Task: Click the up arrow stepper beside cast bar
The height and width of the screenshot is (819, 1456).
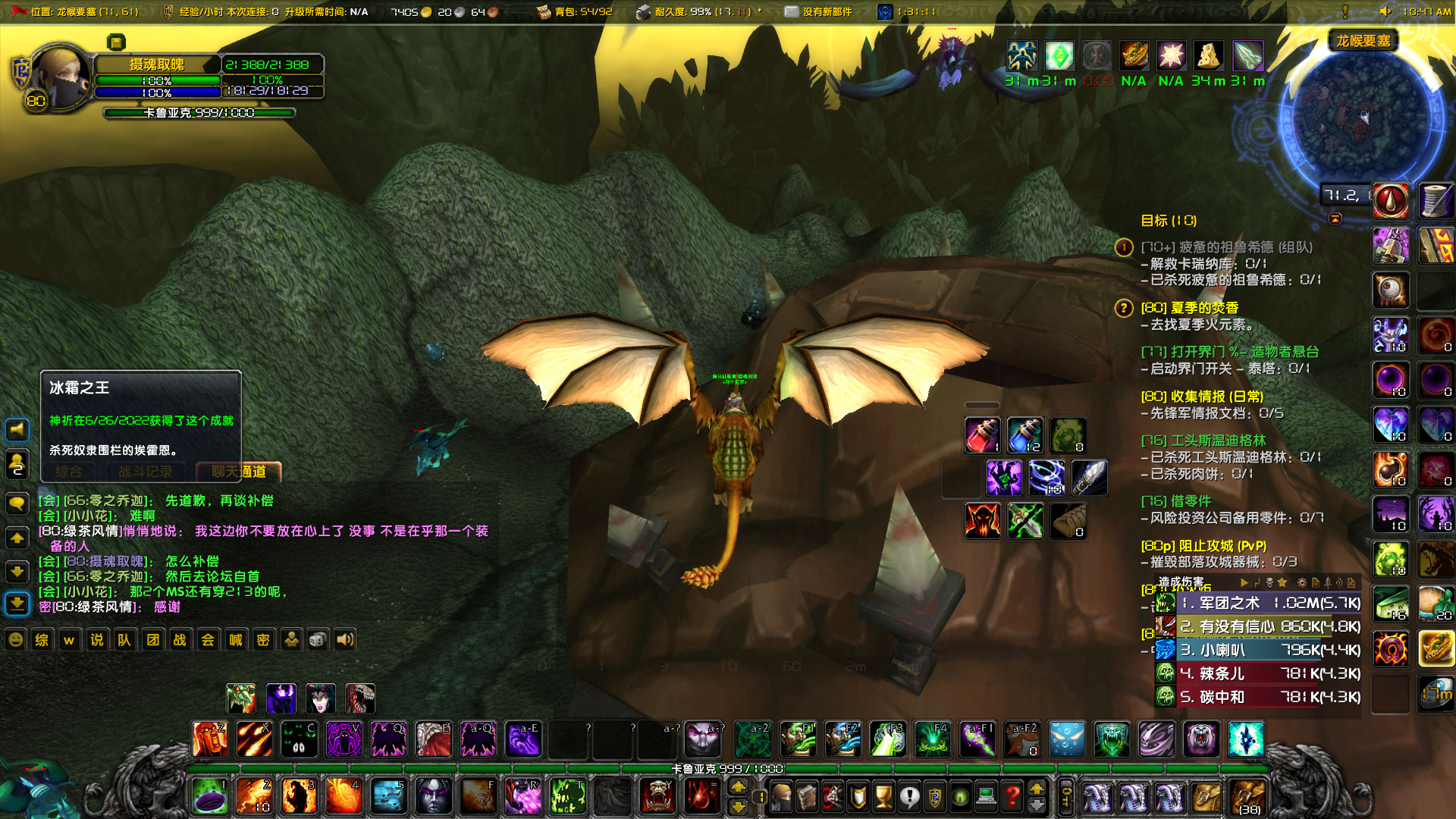Action: coord(739,788)
